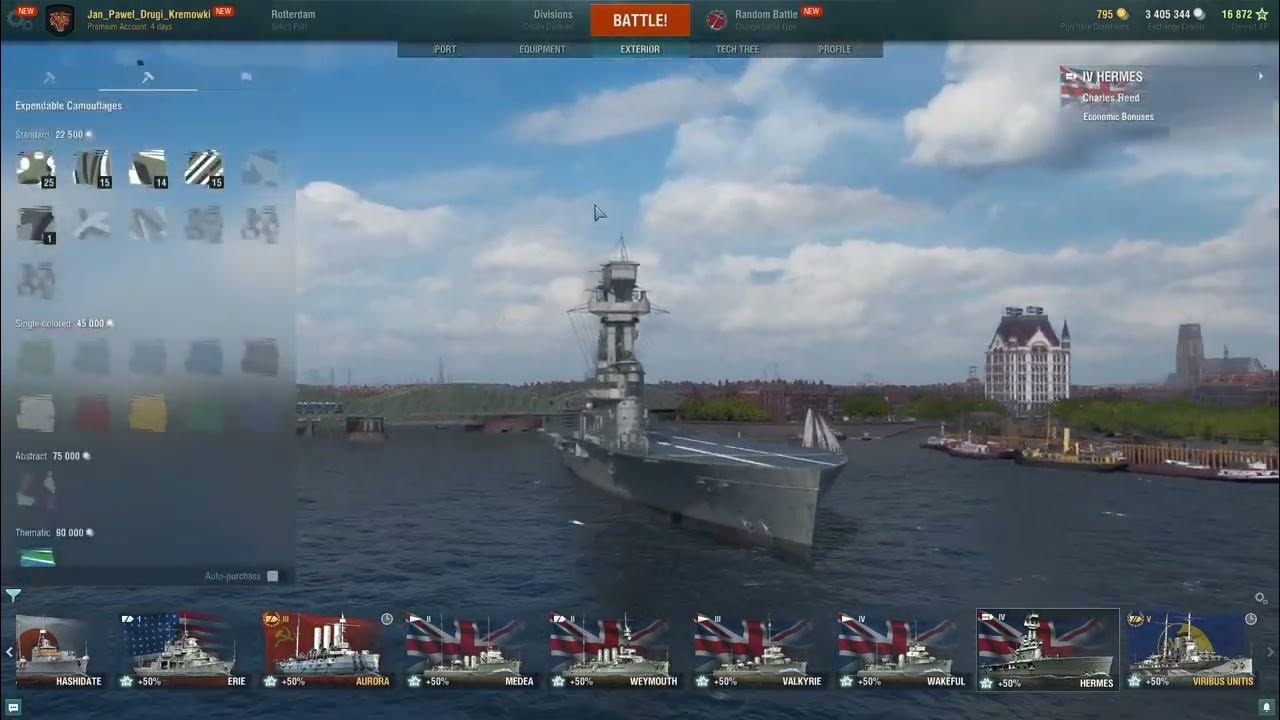Click the funnel filter icon above ship carousel
The image size is (1280, 720).
12,593
